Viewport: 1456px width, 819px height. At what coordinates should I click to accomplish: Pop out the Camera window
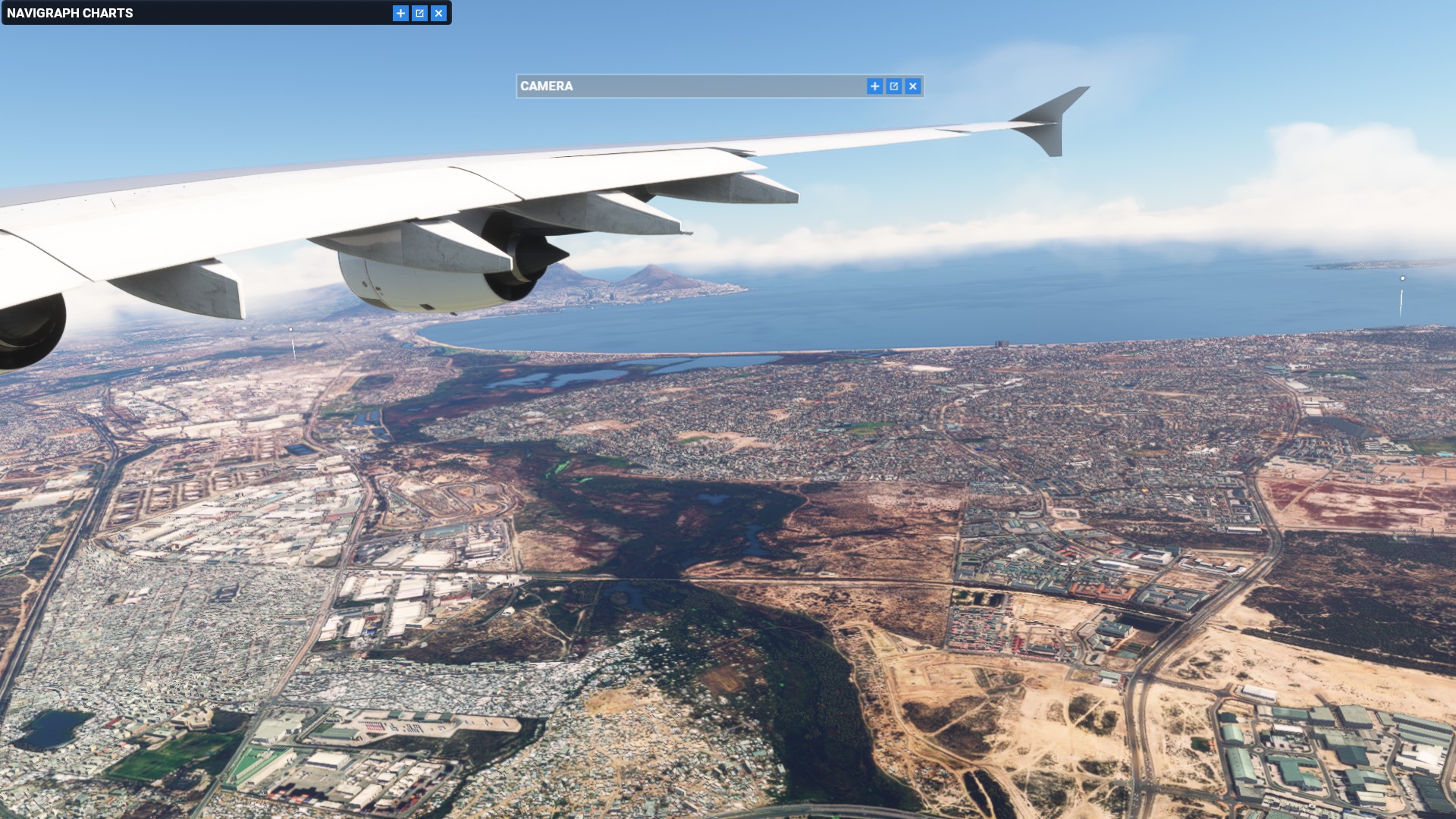click(893, 86)
